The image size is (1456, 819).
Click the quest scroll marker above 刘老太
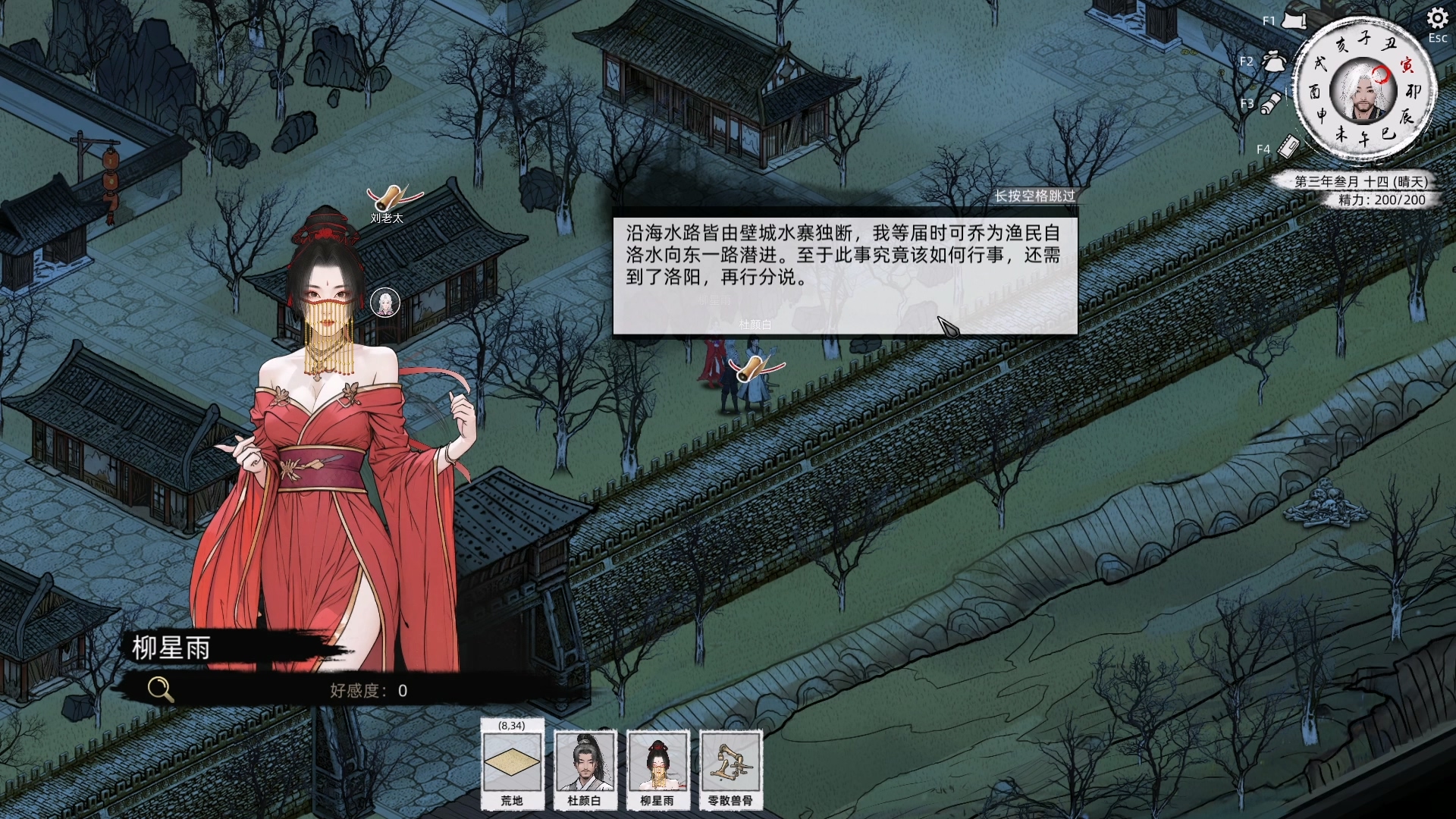(x=392, y=198)
